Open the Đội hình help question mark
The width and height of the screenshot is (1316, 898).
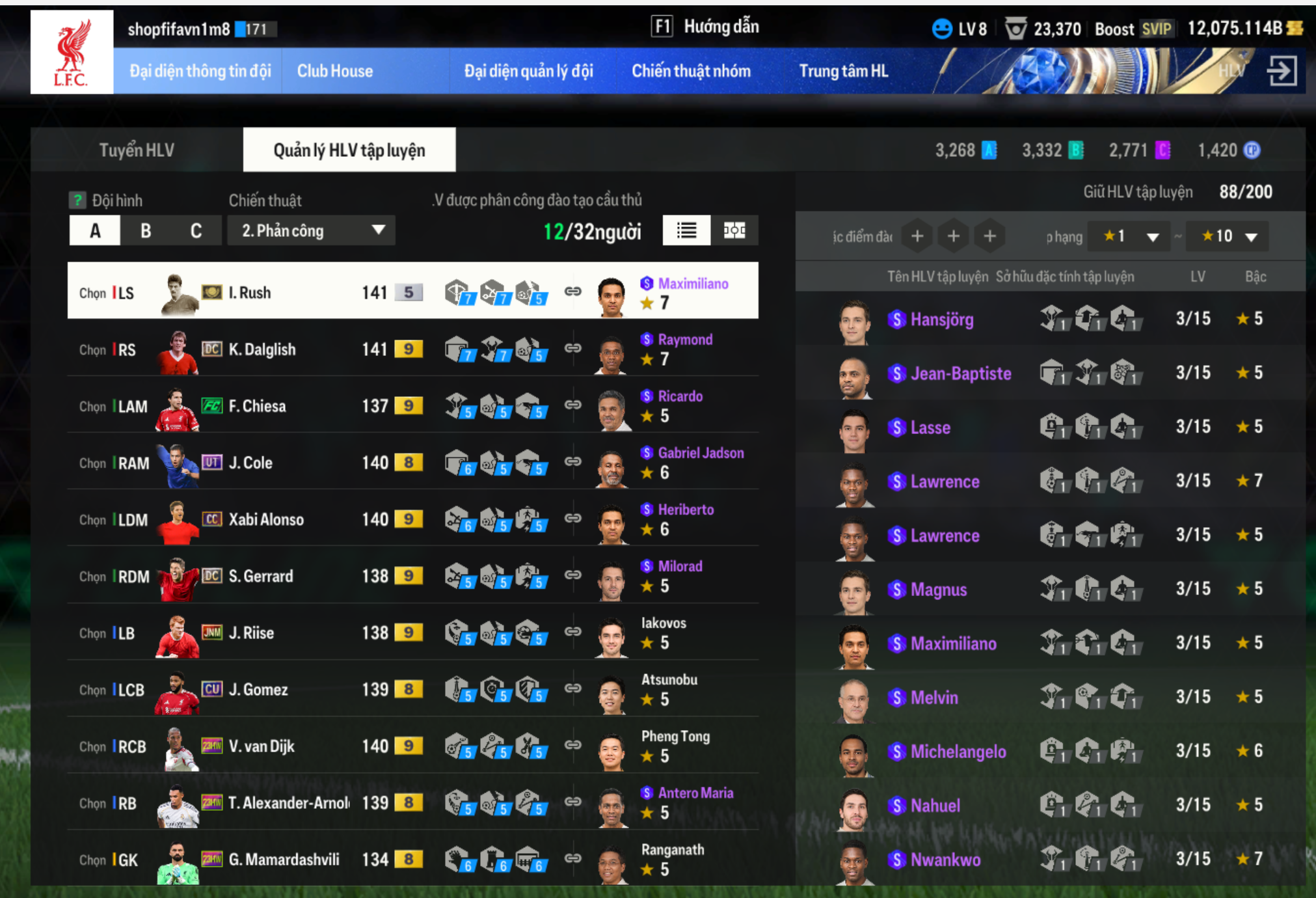[77, 200]
